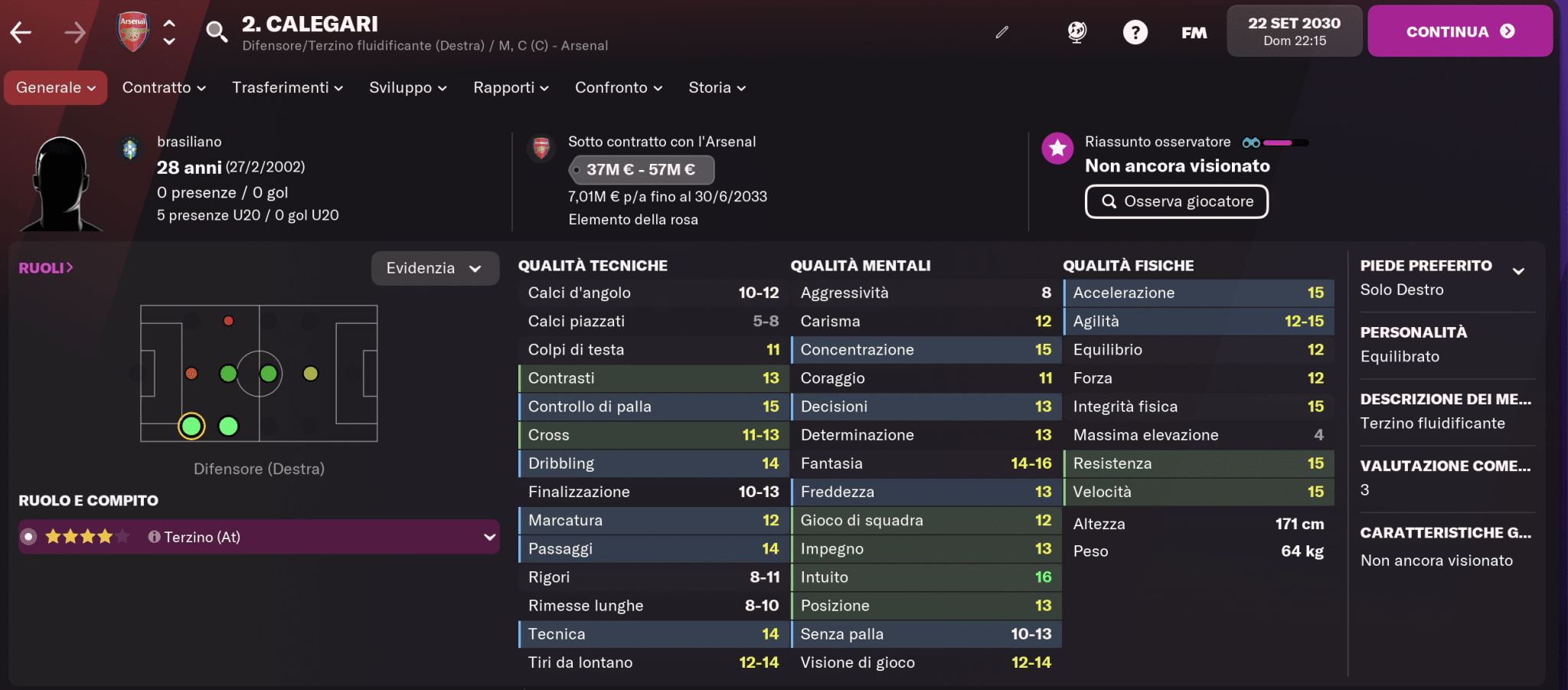Select the pencil edit icon
The image size is (1568, 690).
(1001, 34)
